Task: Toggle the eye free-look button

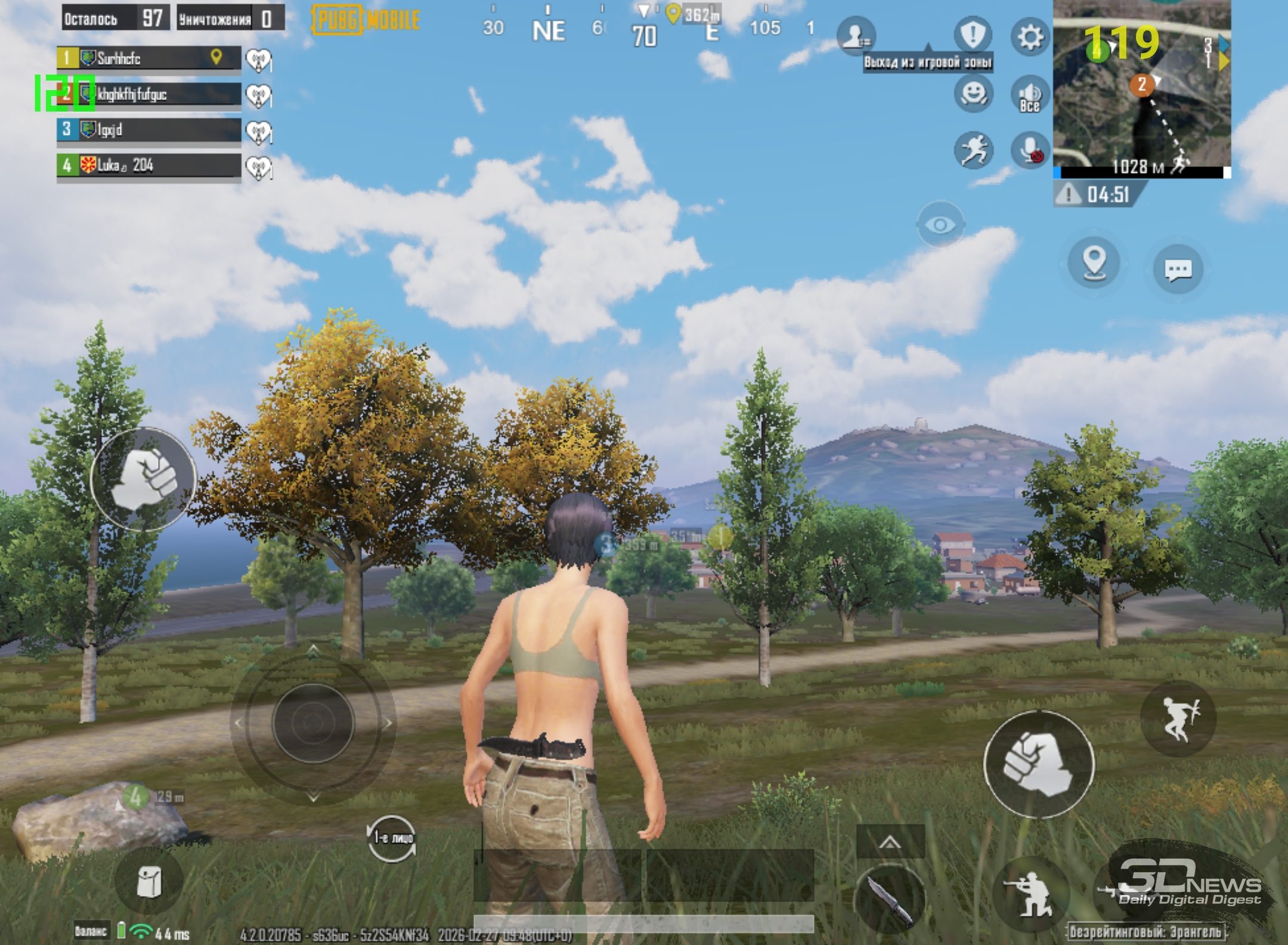Action: click(940, 224)
